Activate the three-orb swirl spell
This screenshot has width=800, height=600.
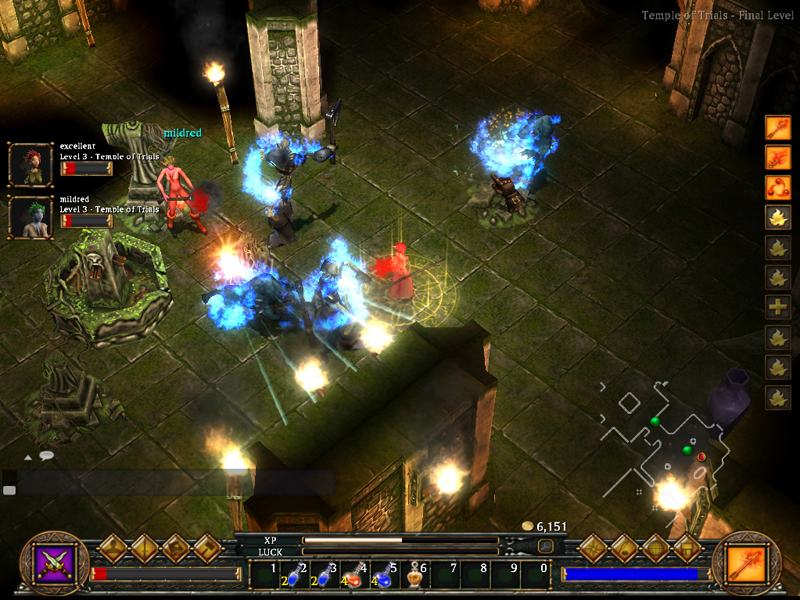pyautogui.click(x=778, y=187)
